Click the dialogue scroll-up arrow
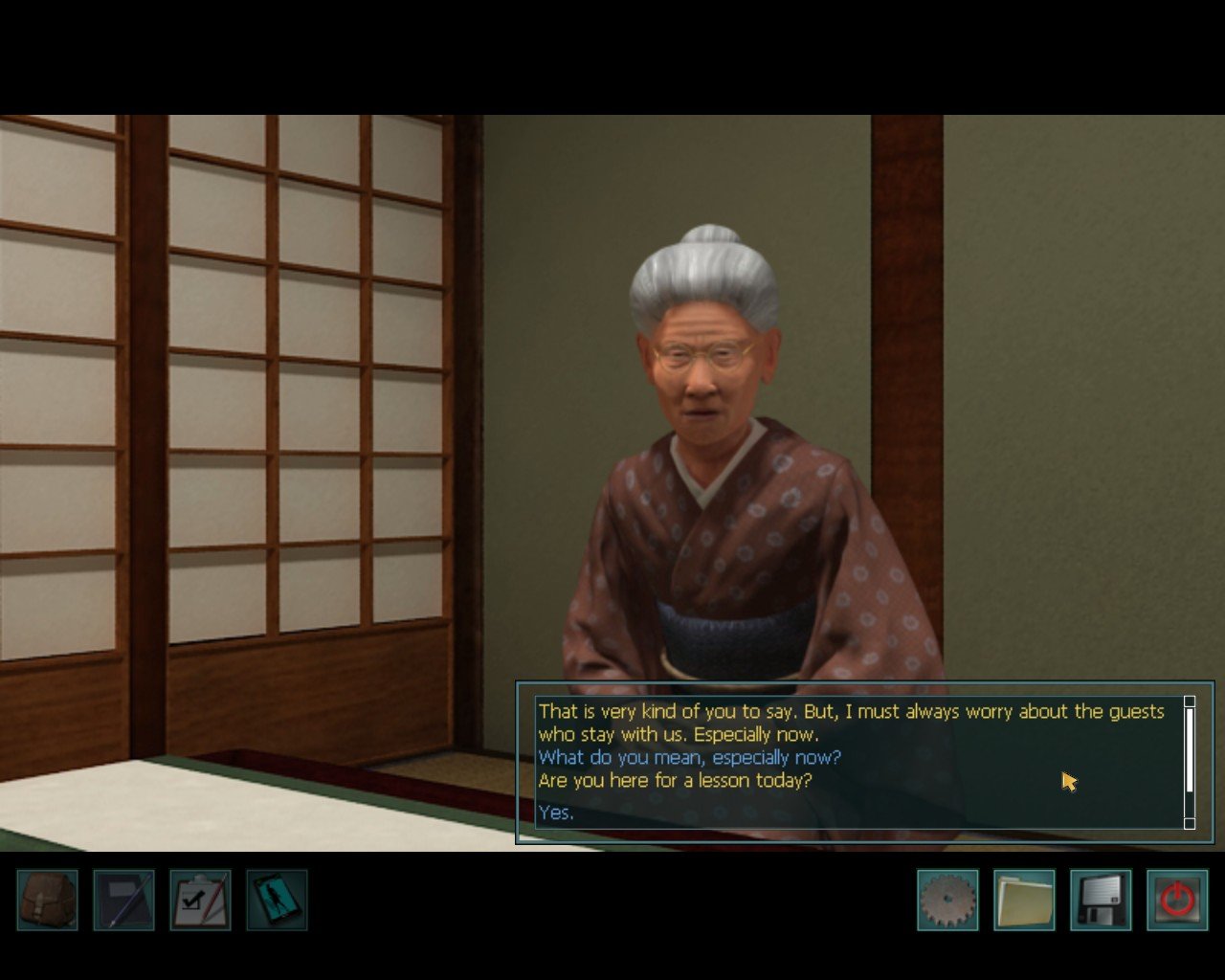This screenshot has height=980, width=1225. (1190, 702)
